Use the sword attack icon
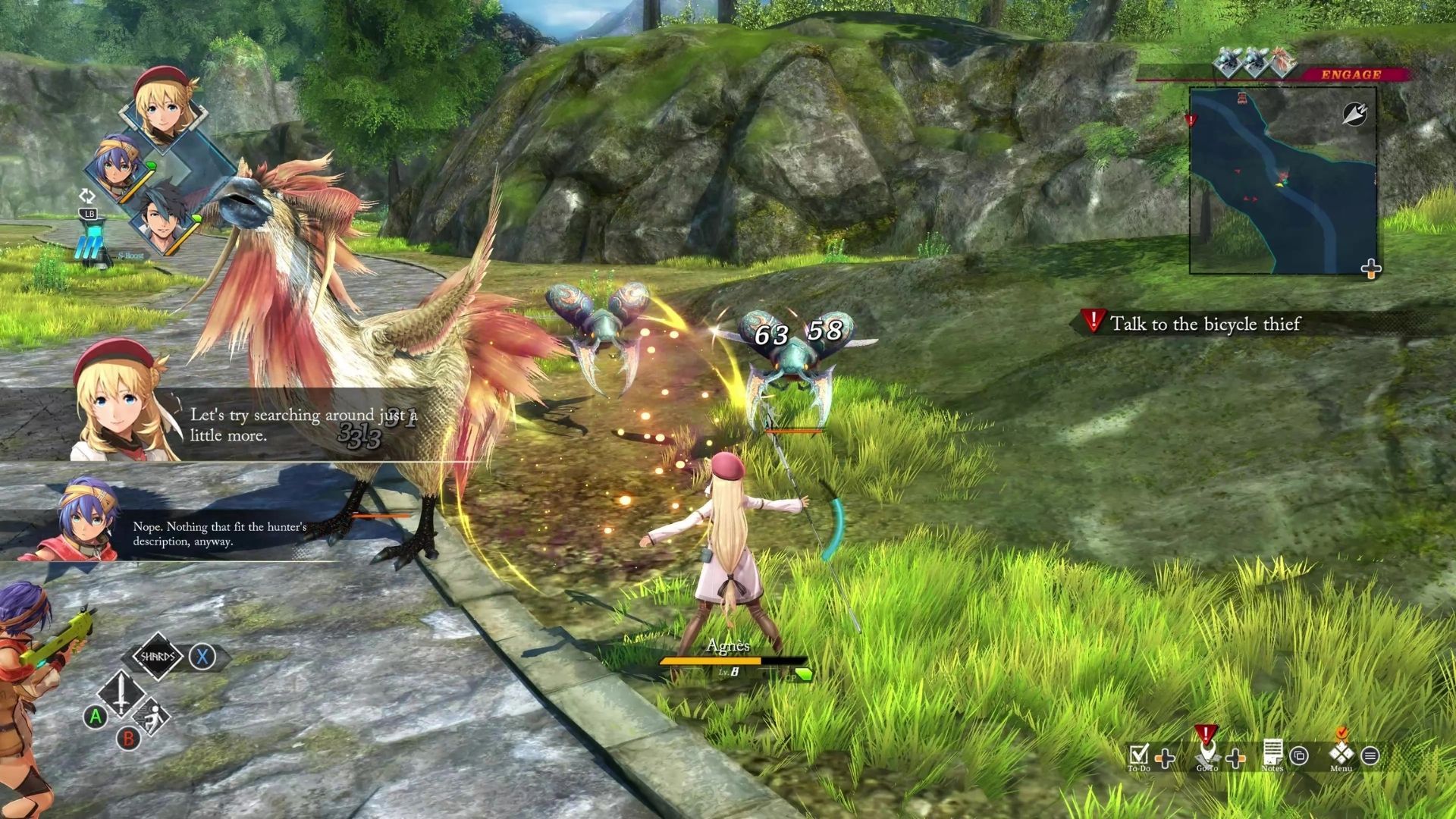Screen dimensions: 1456x819 [x=121, y=692]
